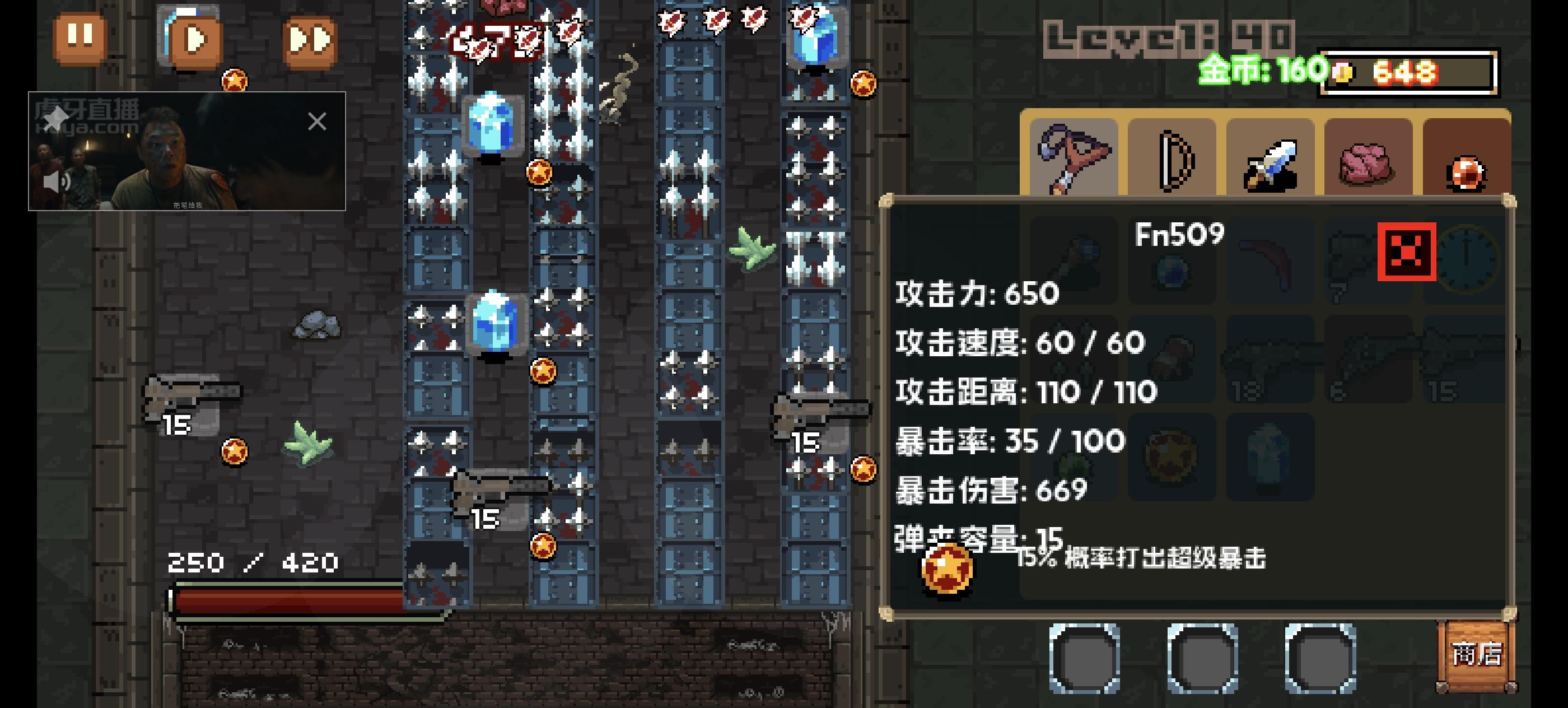
Task: Dismiss the Fn509 panel with red X
Action: tap(1407, 253)
